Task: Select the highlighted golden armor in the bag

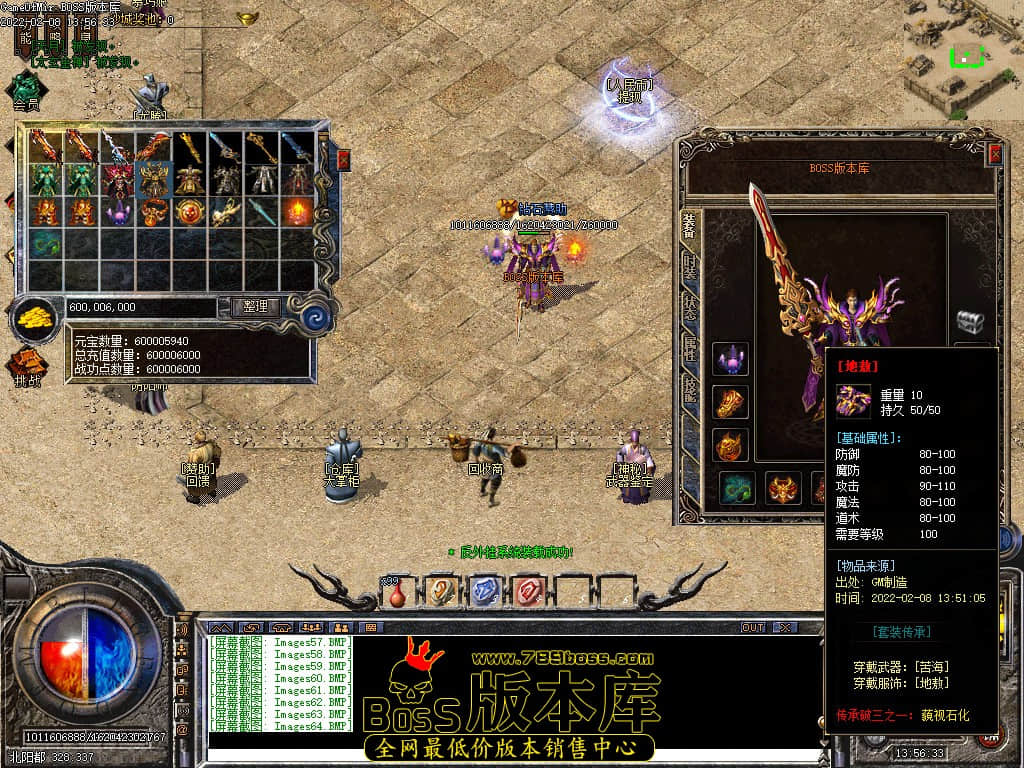Action: coord(154,180)
